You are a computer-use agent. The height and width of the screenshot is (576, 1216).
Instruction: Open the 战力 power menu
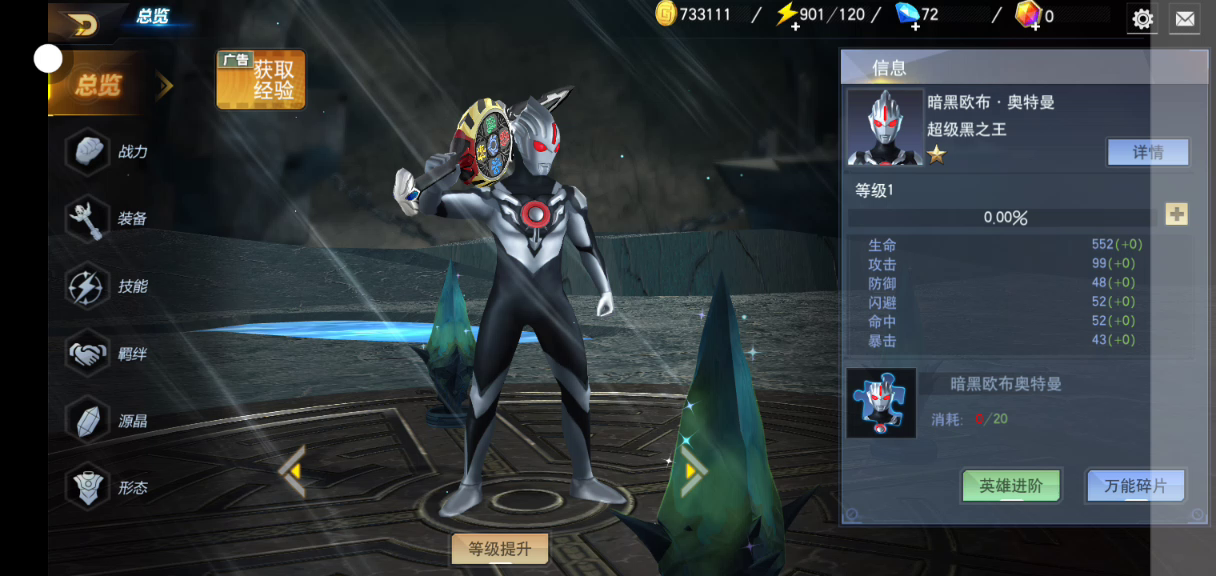[x=110, y=152]
